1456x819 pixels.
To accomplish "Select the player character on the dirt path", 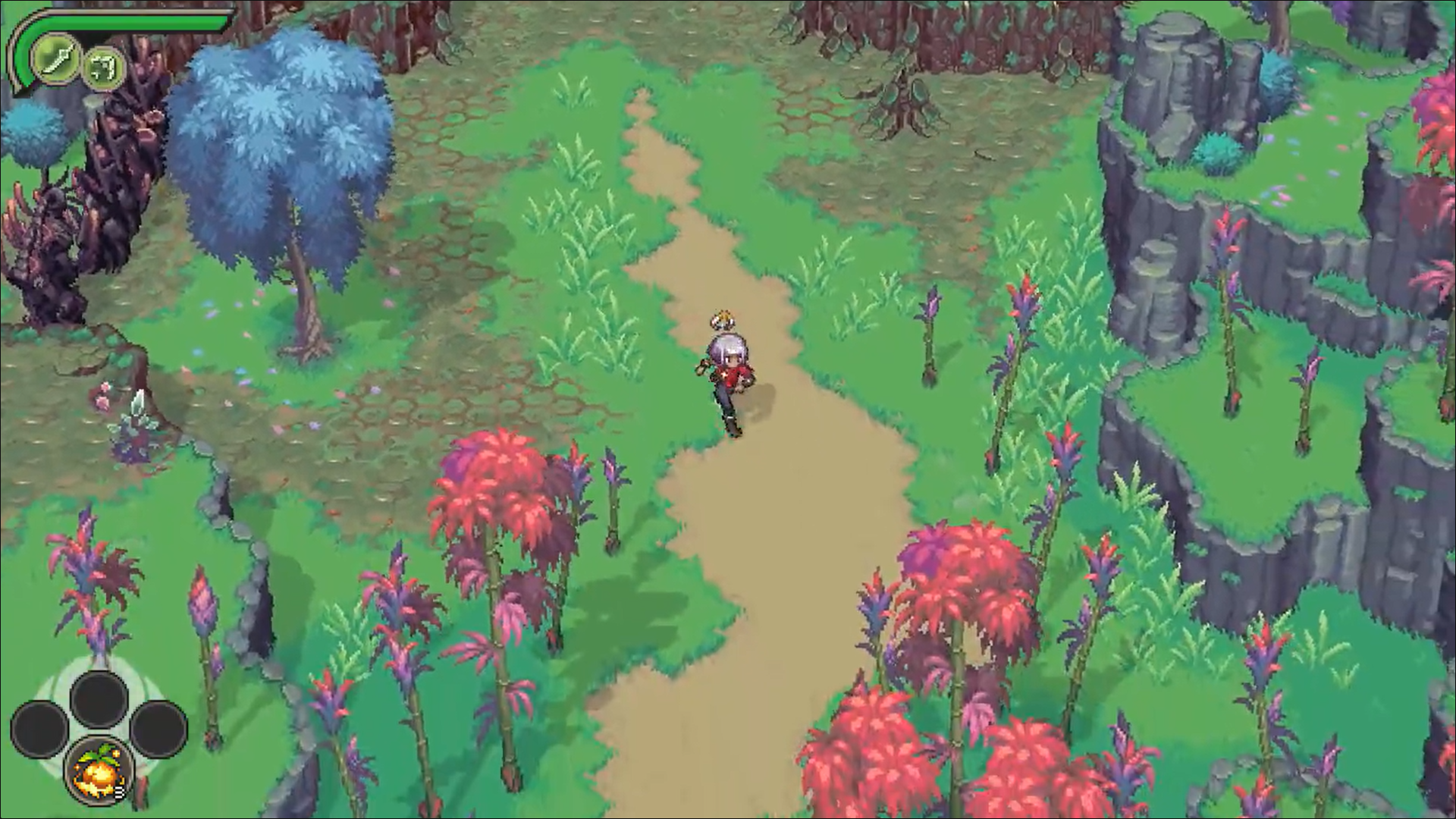I will (x=730, y=375).
